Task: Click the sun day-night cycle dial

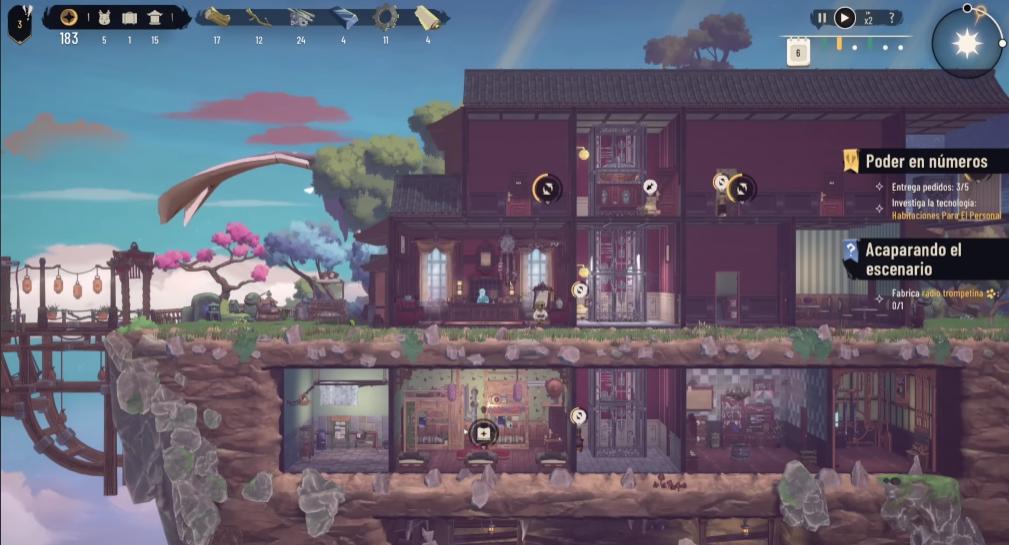Action: click(x=967, y=43)
